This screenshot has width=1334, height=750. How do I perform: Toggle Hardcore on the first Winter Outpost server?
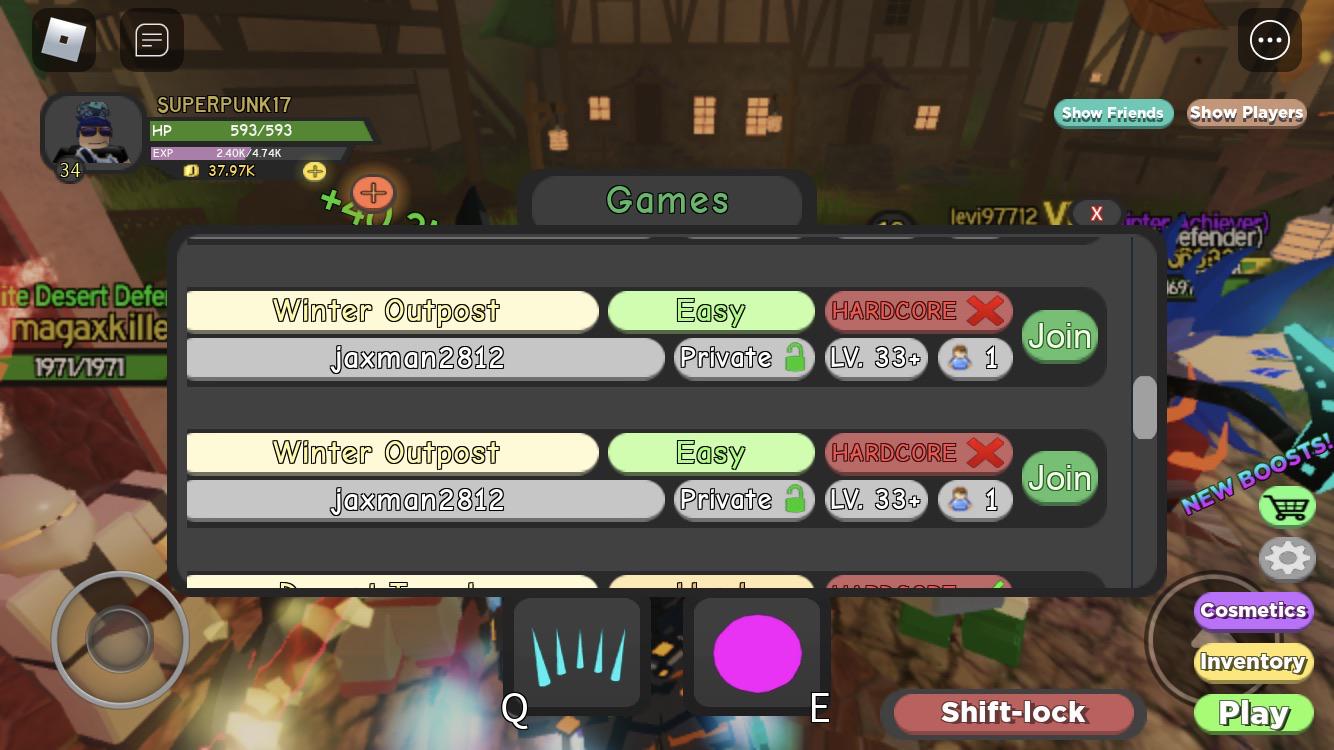pos(918,311)
